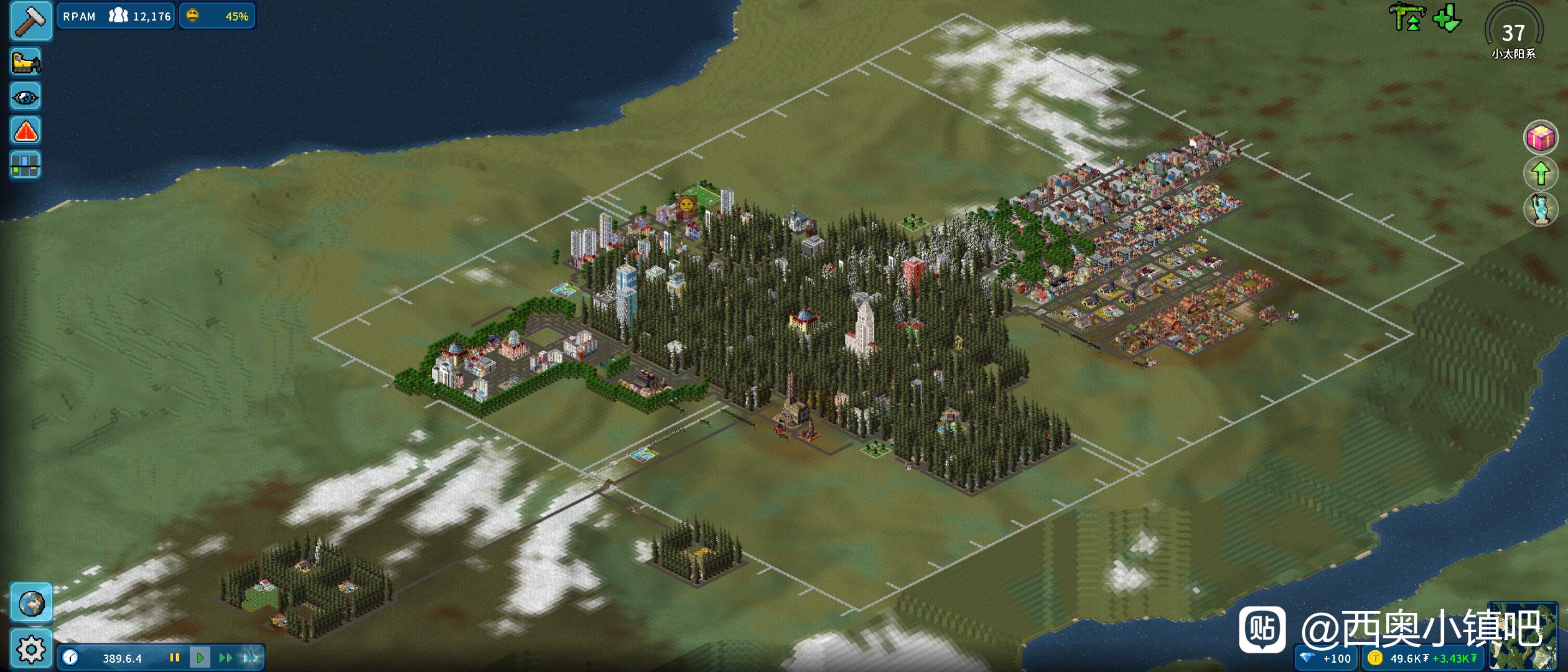Show the happiness rating details
The image size is (1568, 672).
(x=217, y=16)
